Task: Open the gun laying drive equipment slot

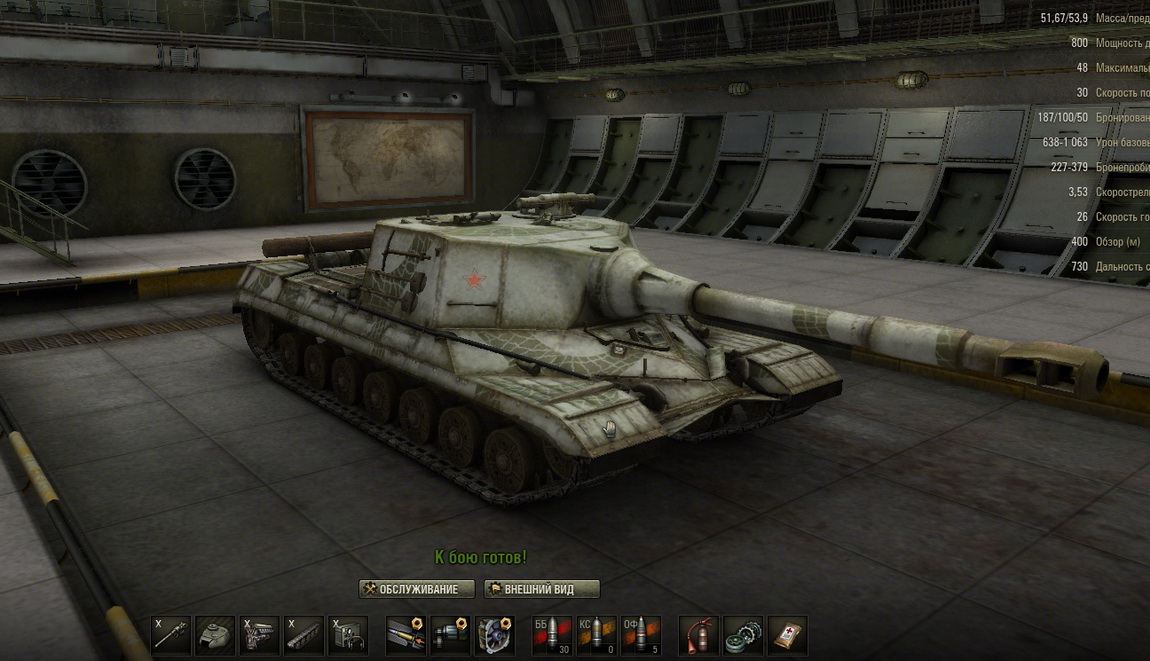Action: (x=450, y=636)
